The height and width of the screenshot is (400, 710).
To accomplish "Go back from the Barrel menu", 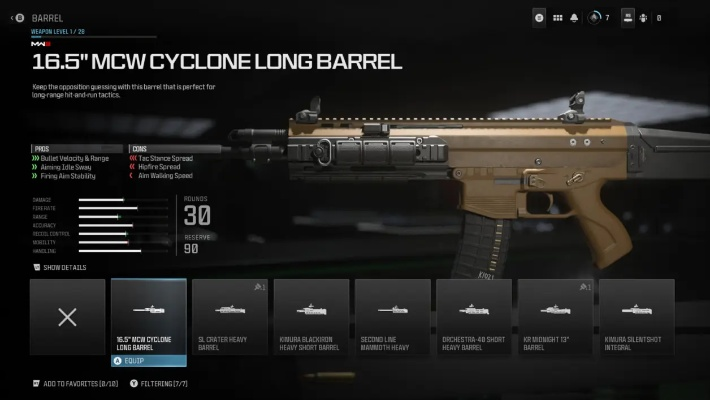I will 14,17.
